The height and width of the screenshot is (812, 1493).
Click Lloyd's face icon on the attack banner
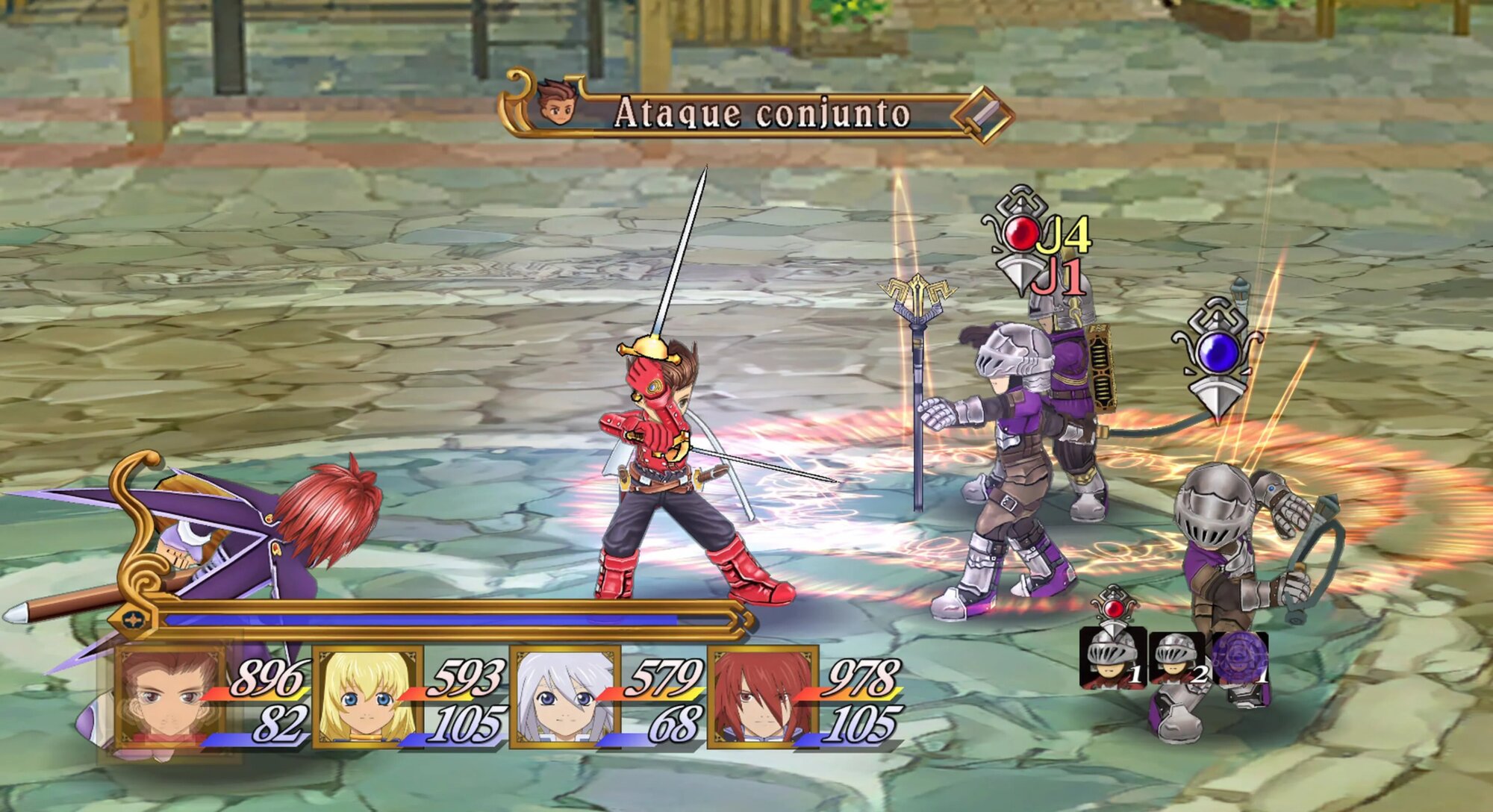pyautogui.click(x=558, y=103)
